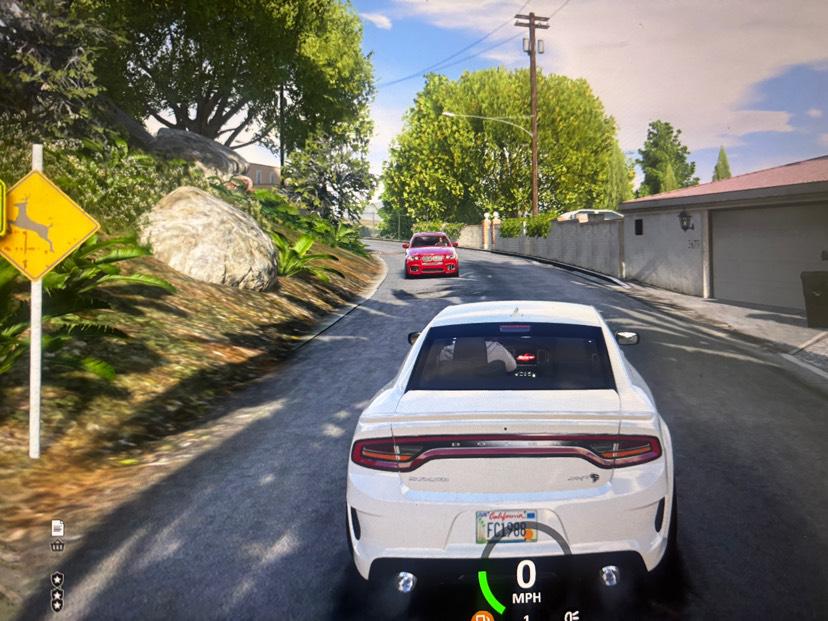The height and width of the screenshot is (621, 828).
Task: Open the shopping basket icon
Action: point(57,545)
